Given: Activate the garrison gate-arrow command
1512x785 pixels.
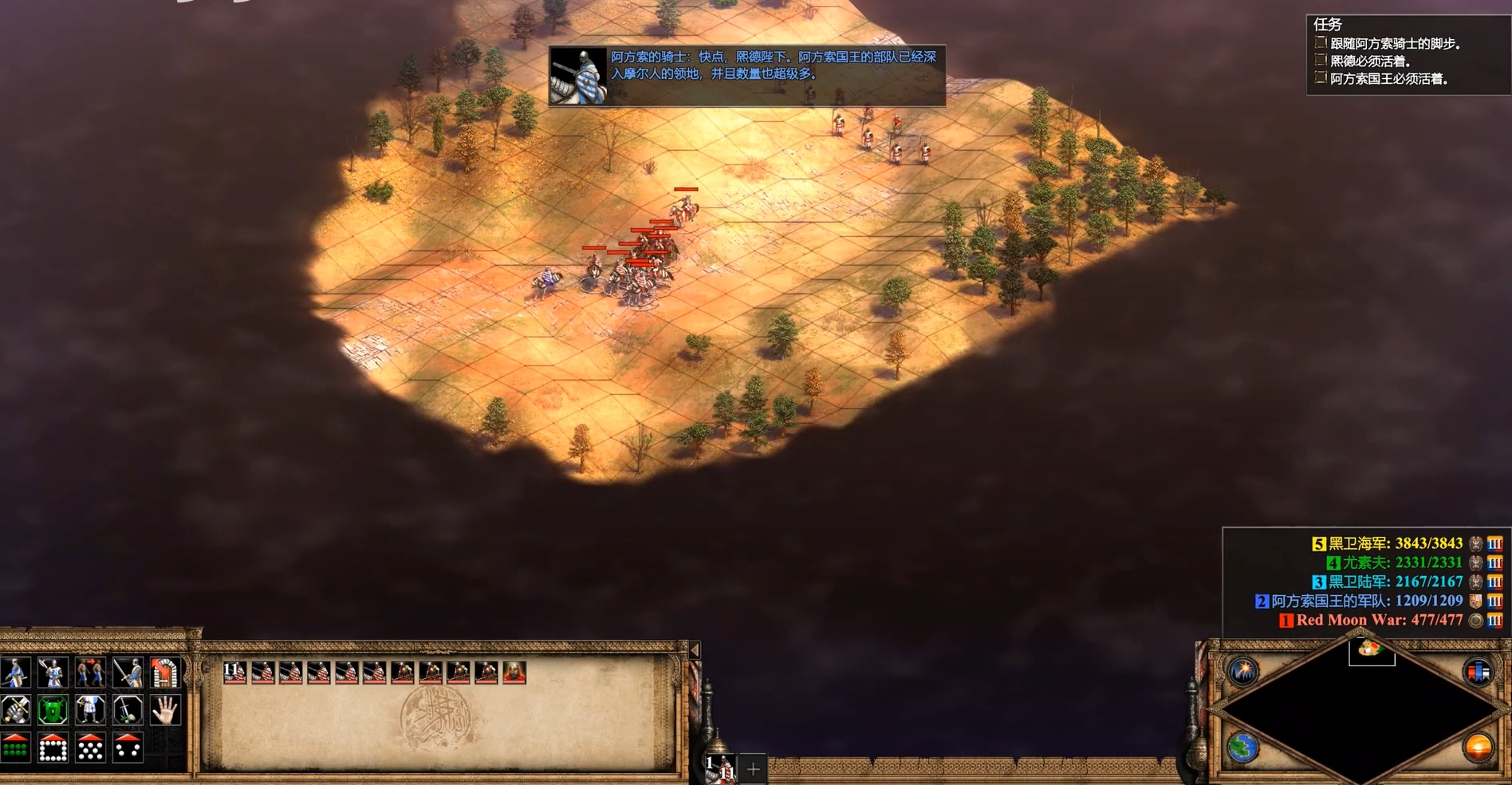Looking at the screenshot, I should (x=164, y=673).
